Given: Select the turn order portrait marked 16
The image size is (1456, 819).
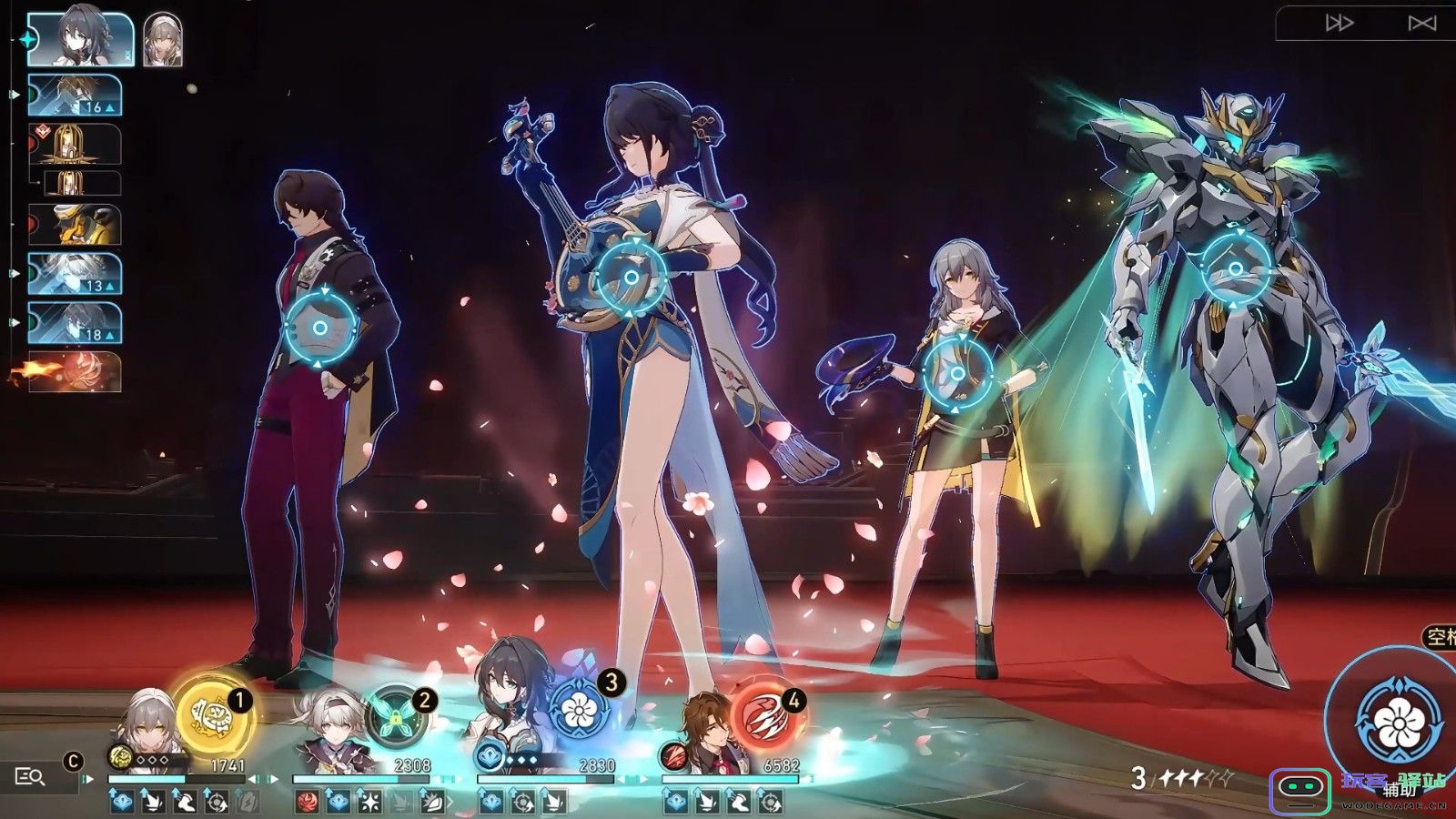Looking at the screenshot, I should (x=75, y=95).
